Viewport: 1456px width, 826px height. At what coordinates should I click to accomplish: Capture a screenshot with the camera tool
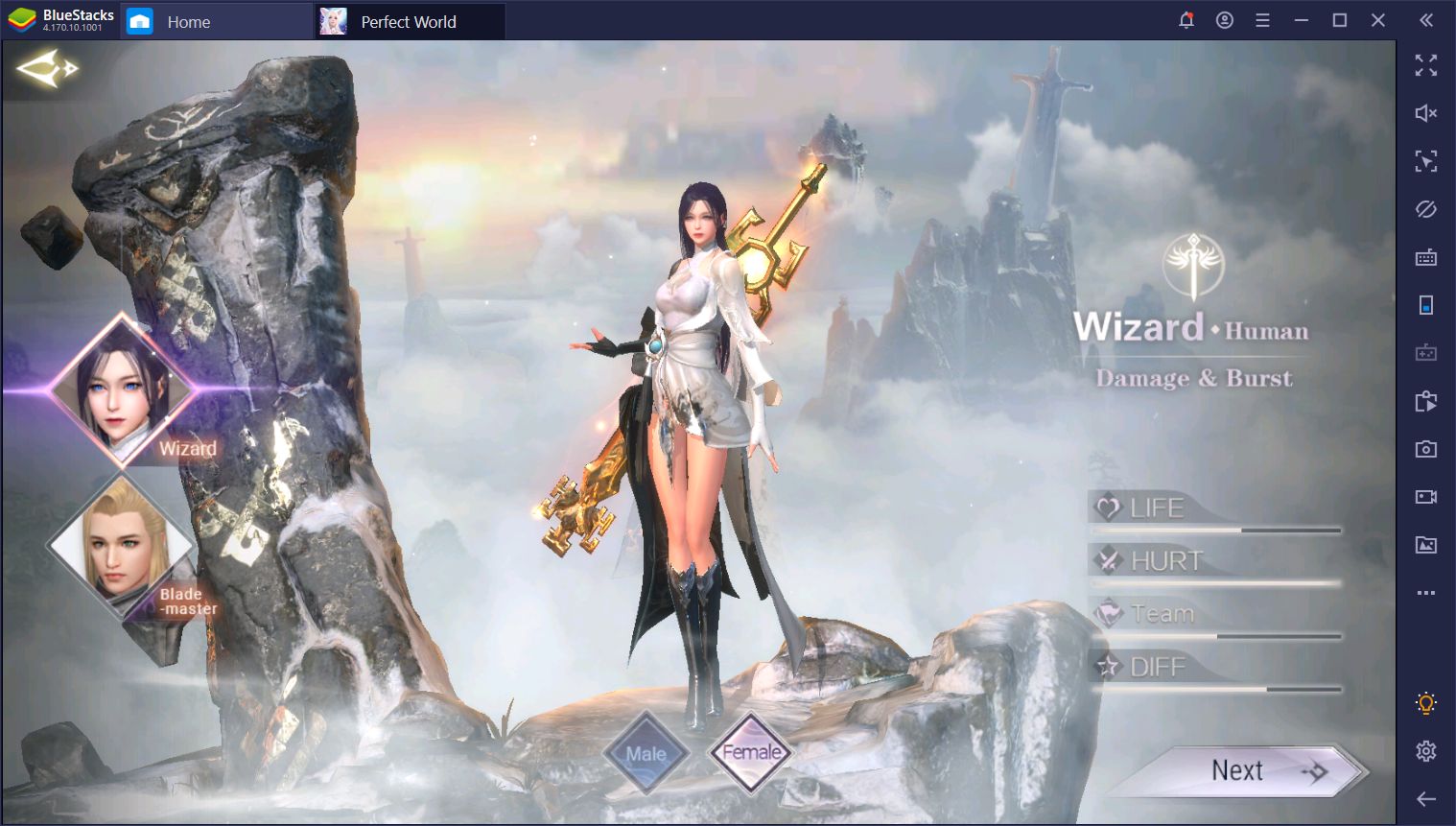click(x=1426, y=449)
